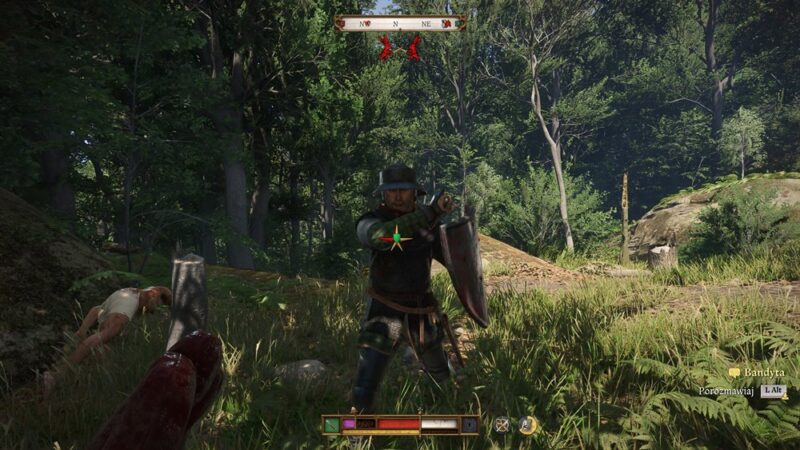Image resolution: width=800 pixels, height=450 pixels.
Task: Select the red crossed swords combat indicator
Action: 400,48
